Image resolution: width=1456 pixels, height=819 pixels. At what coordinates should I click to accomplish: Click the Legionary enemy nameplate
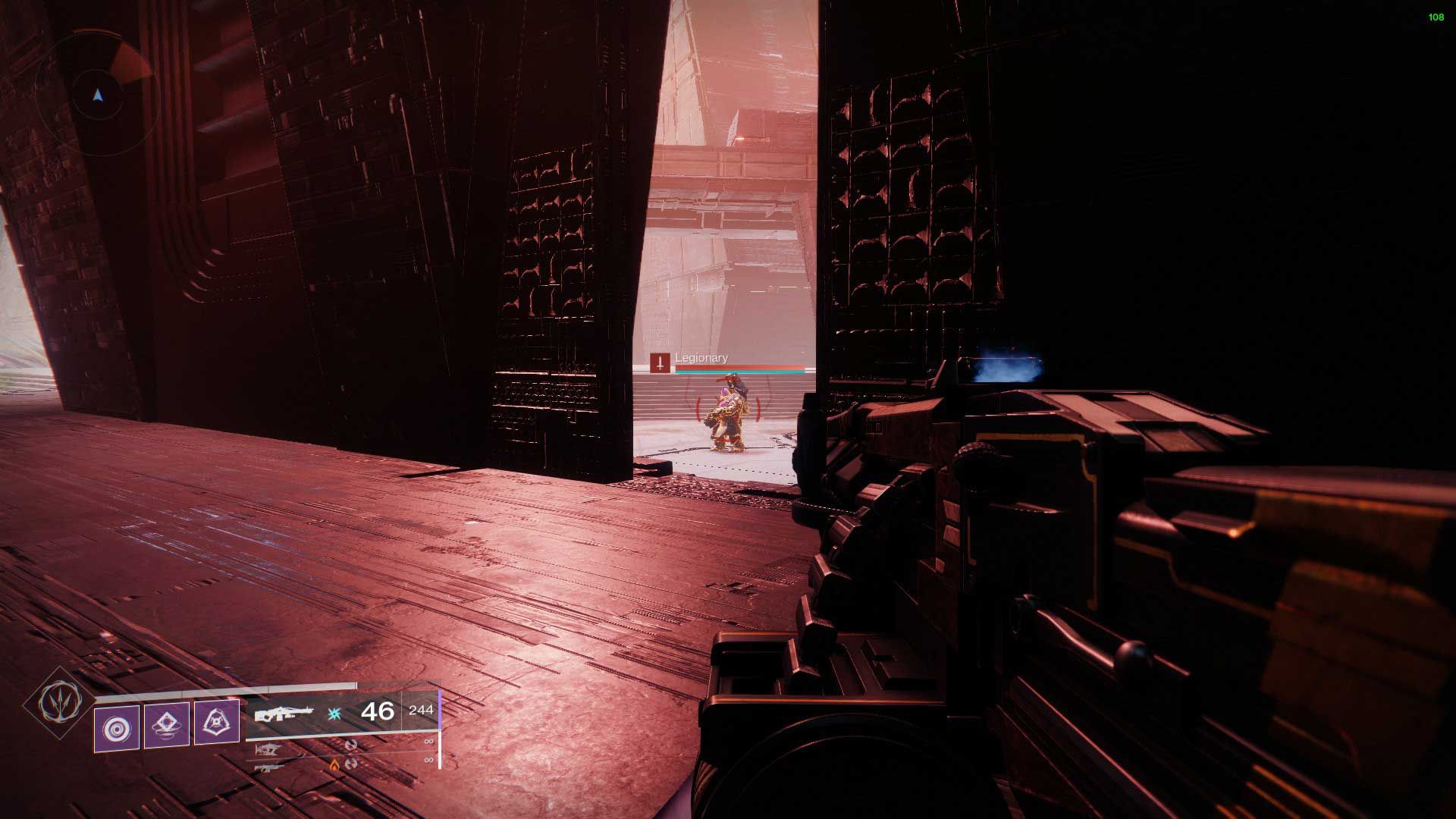(x=701, y=357)
